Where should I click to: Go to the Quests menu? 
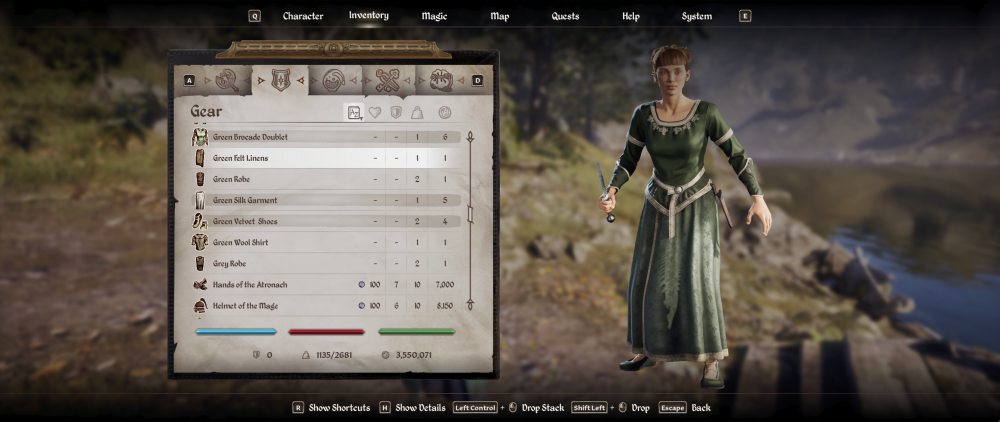(x=565, y=16)
